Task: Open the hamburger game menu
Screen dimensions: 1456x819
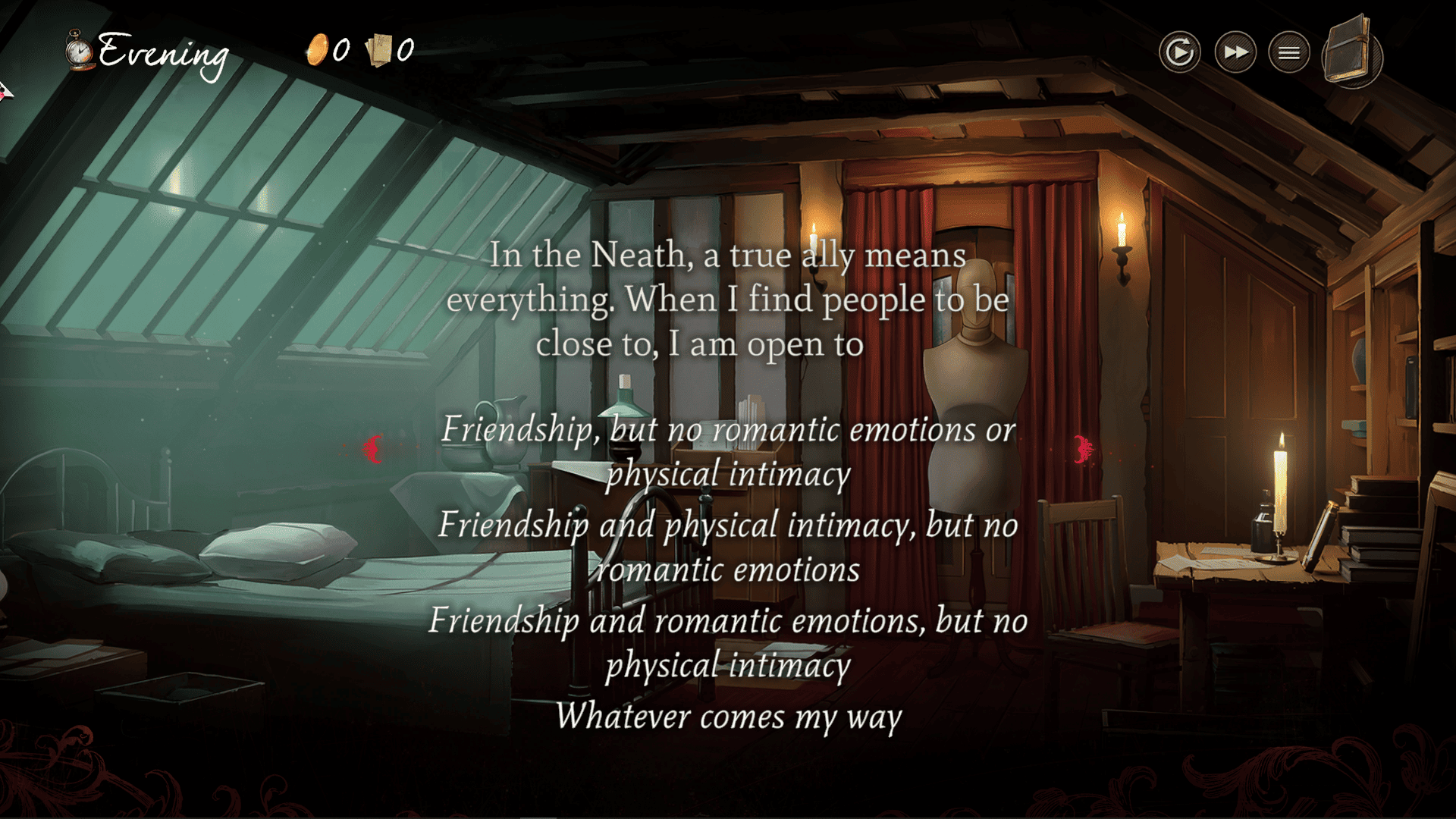Action: [1289, 52]
